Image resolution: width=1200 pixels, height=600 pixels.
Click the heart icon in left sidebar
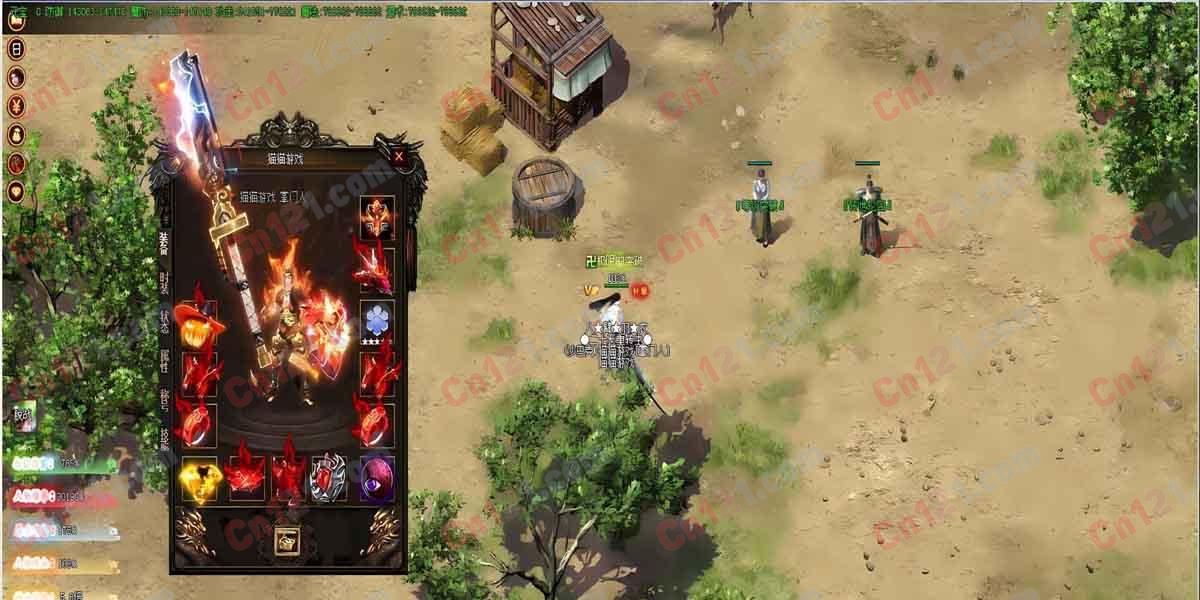16,191
